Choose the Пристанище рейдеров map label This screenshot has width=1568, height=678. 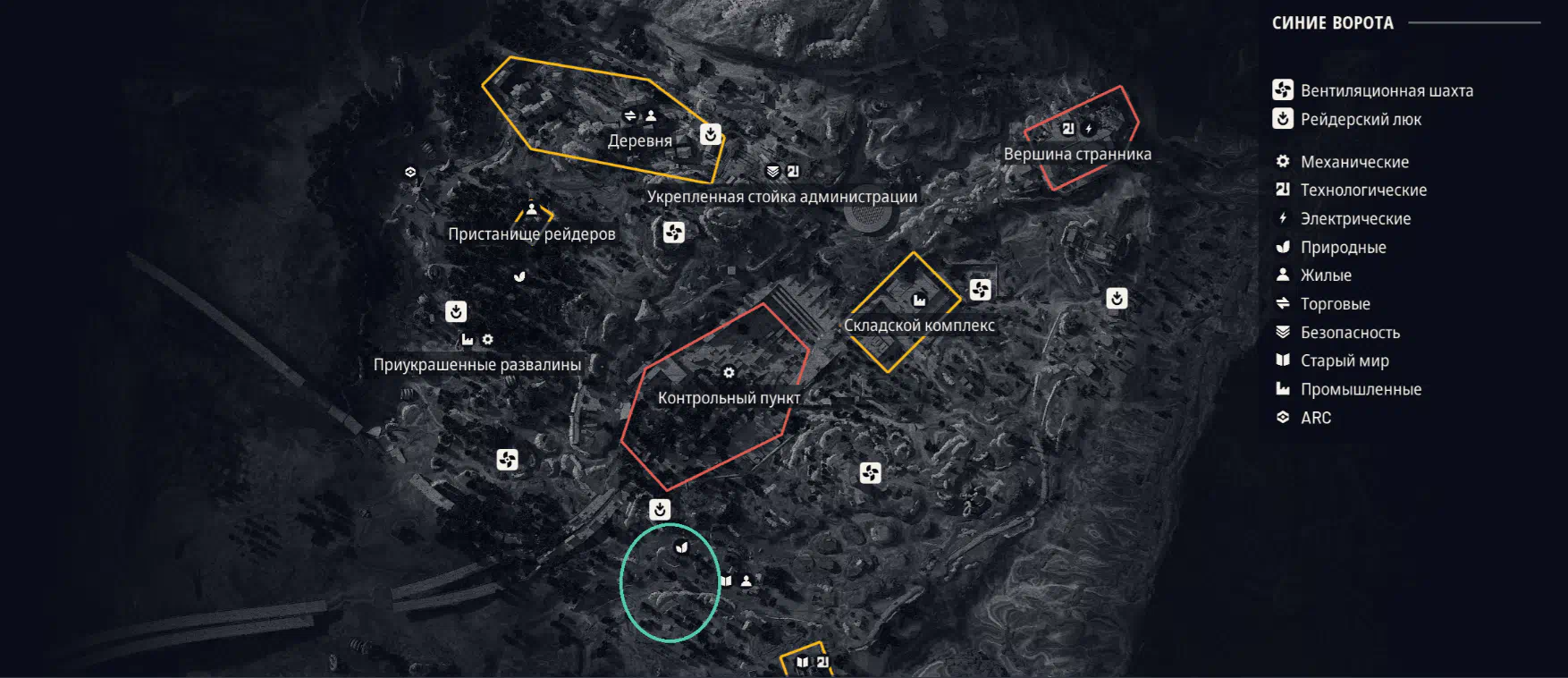531,234
